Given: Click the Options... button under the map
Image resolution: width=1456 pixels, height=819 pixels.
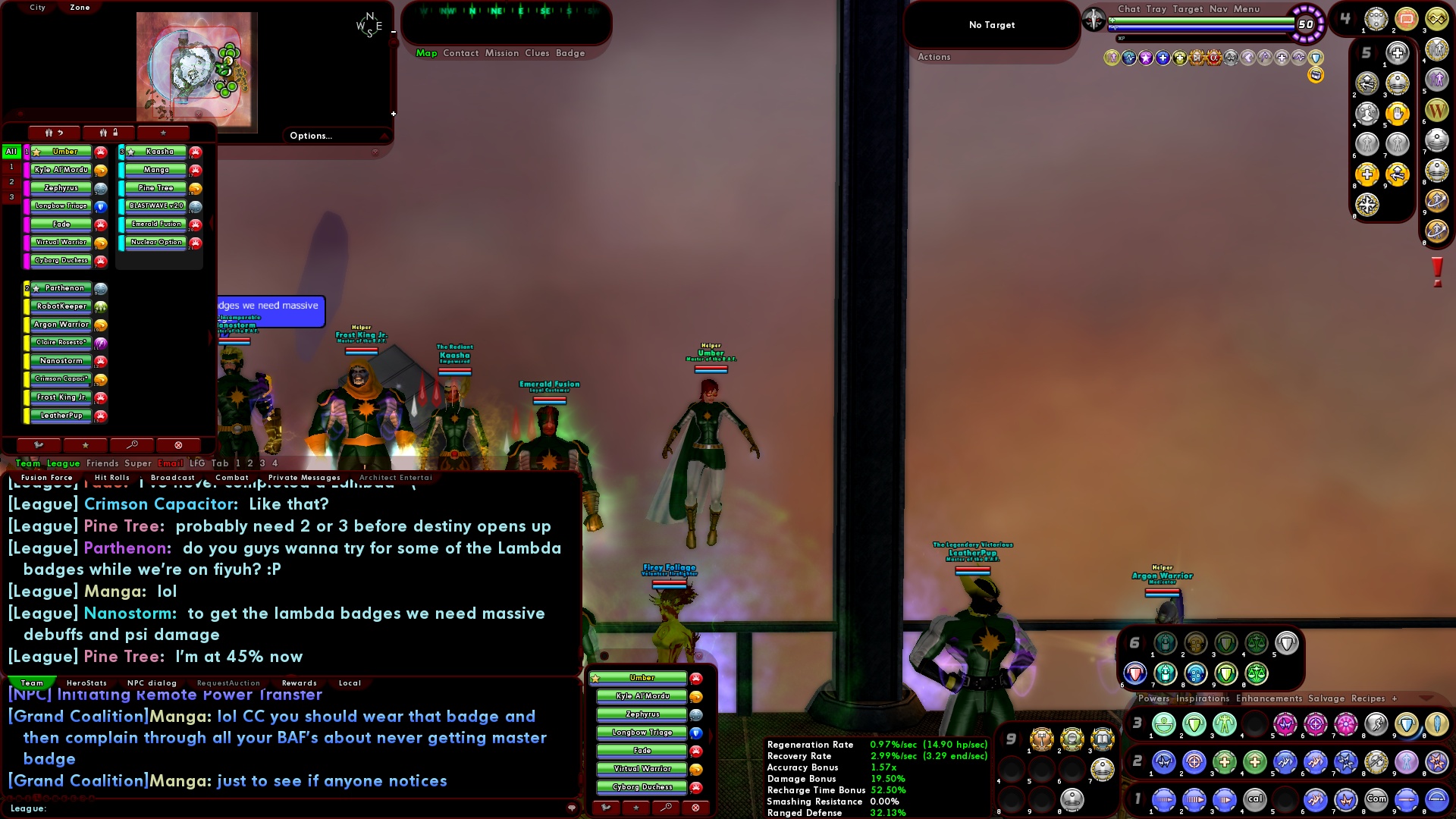Looking at the screenshot, I should tap(311, 135).
